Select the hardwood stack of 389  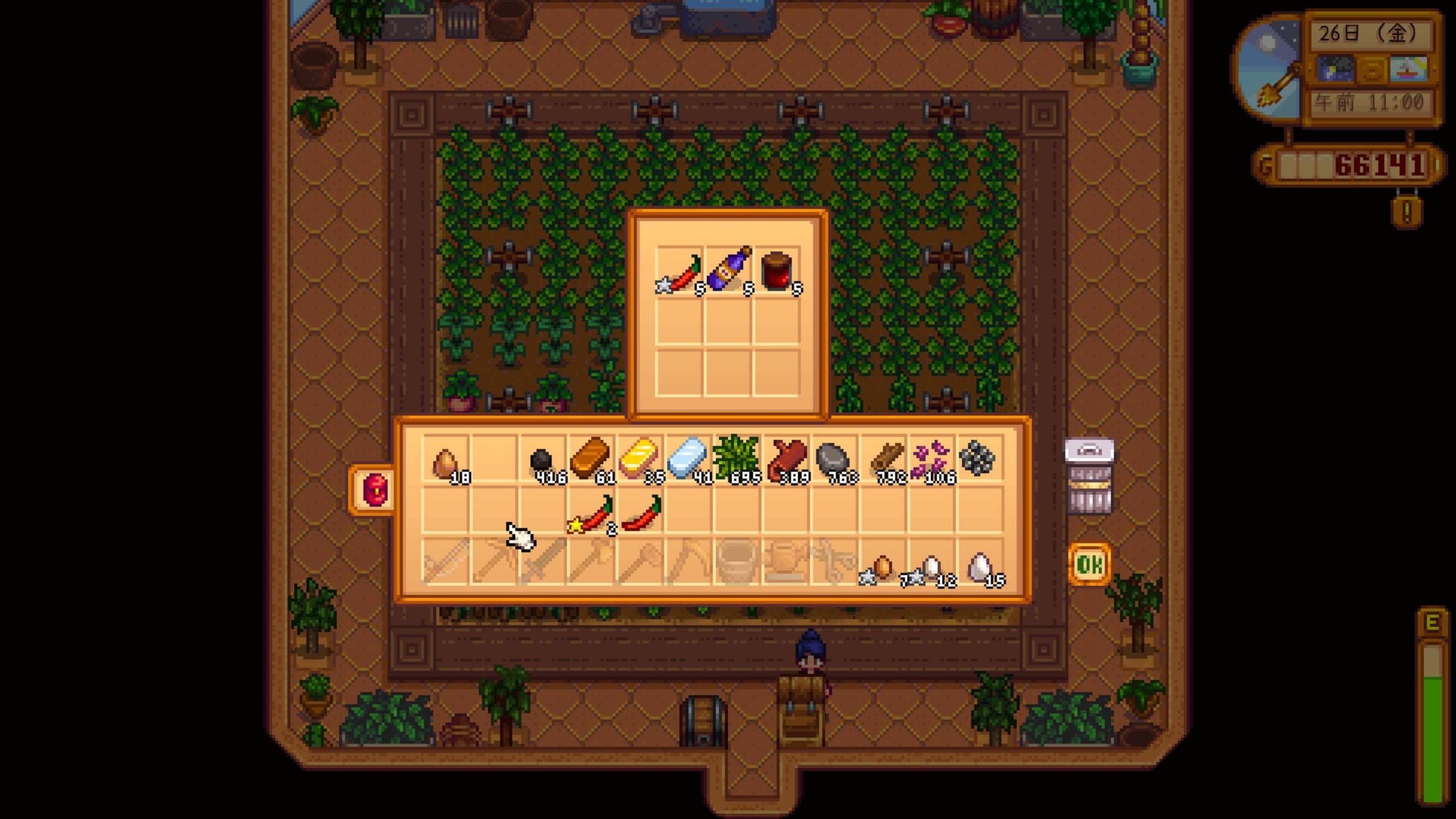click(785, 462)
